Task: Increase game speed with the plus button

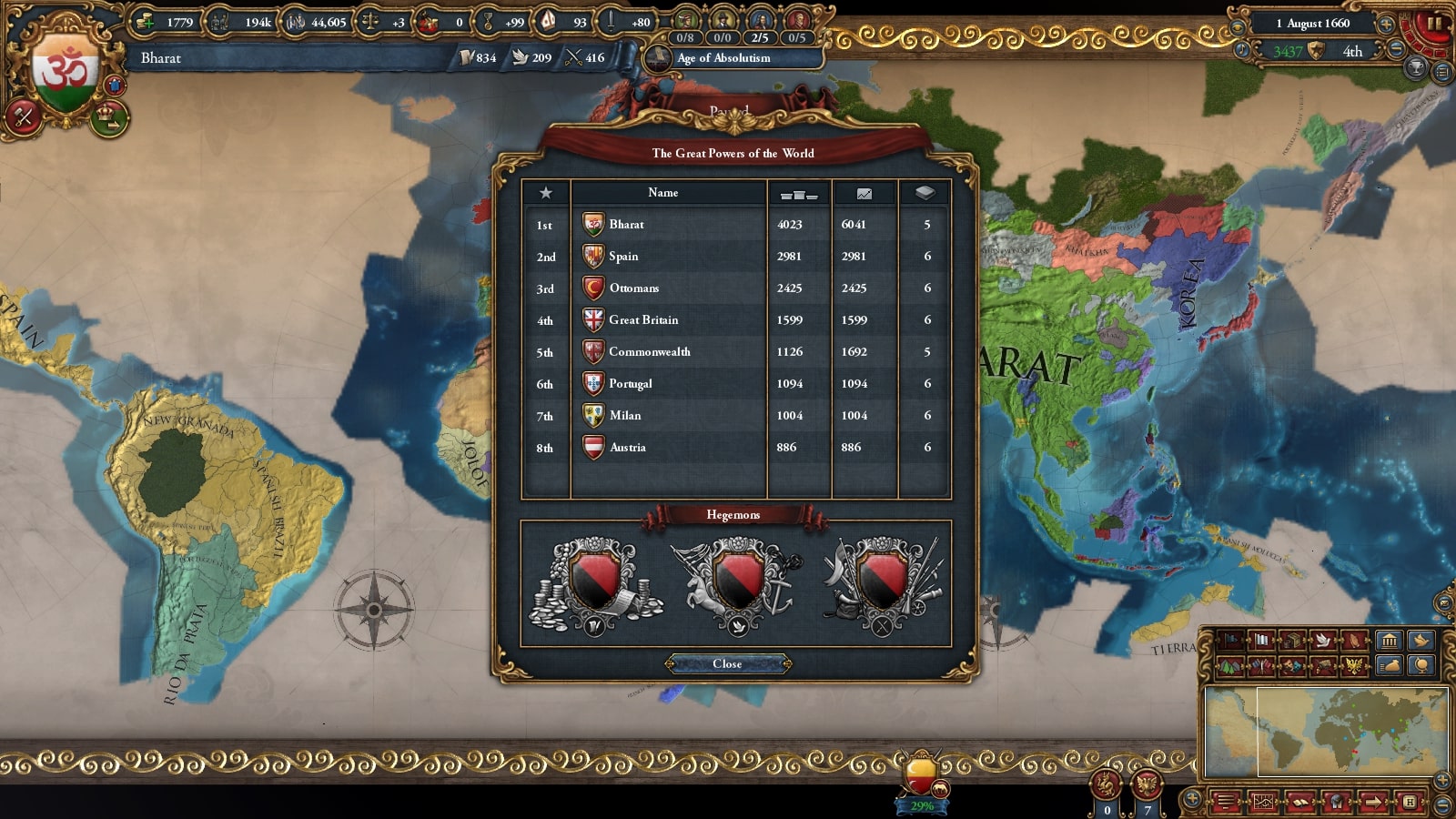Action: (1386, 24)
